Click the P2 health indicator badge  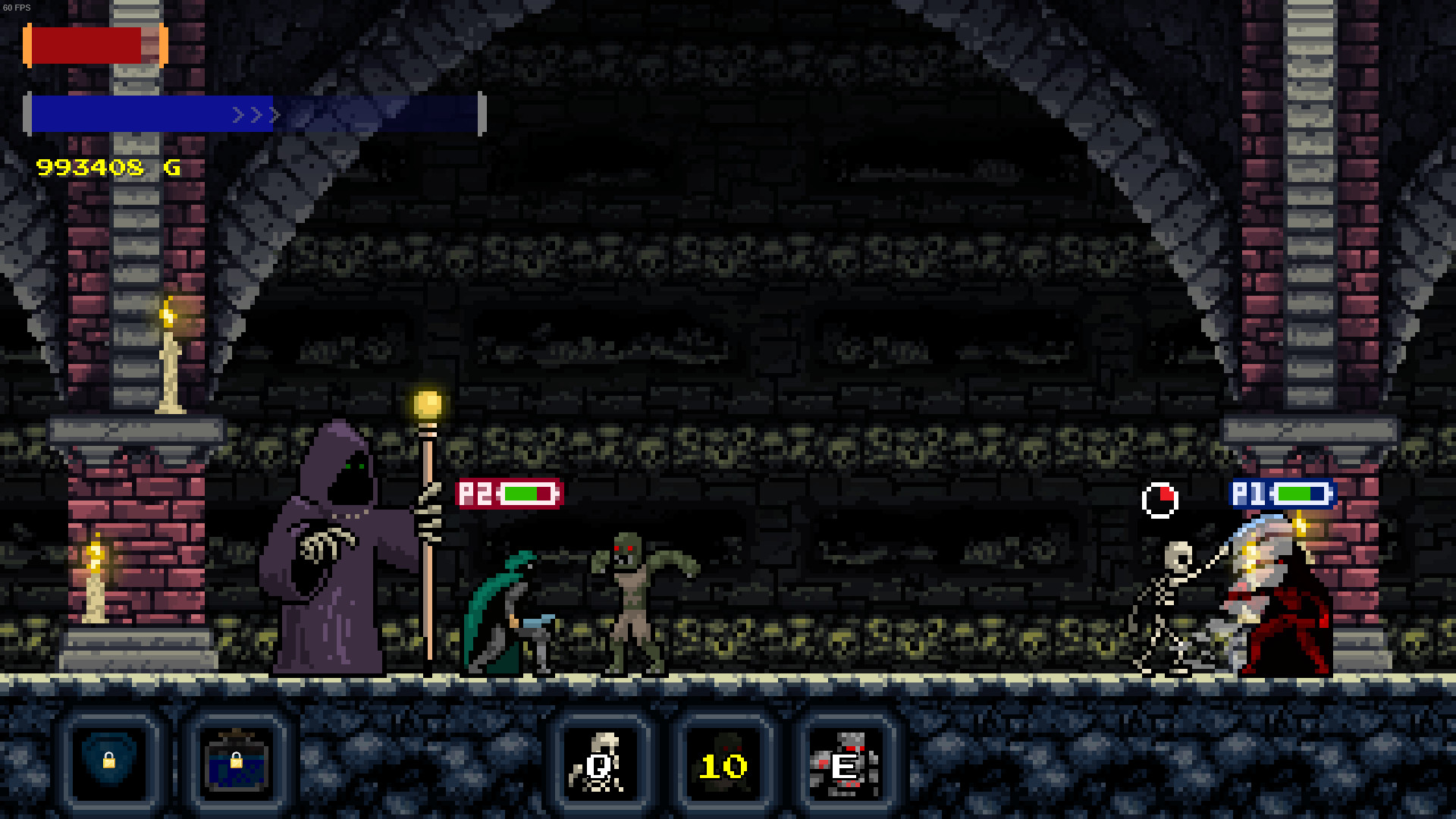pyautogui.click(x=508, y=493)
